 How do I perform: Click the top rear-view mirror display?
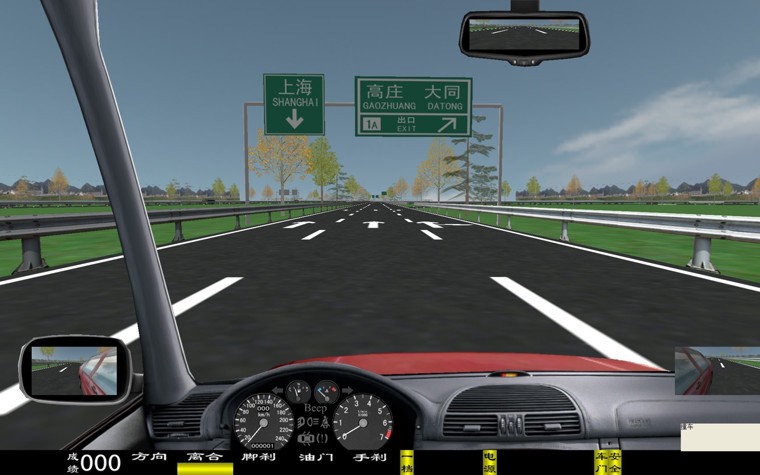523,36
